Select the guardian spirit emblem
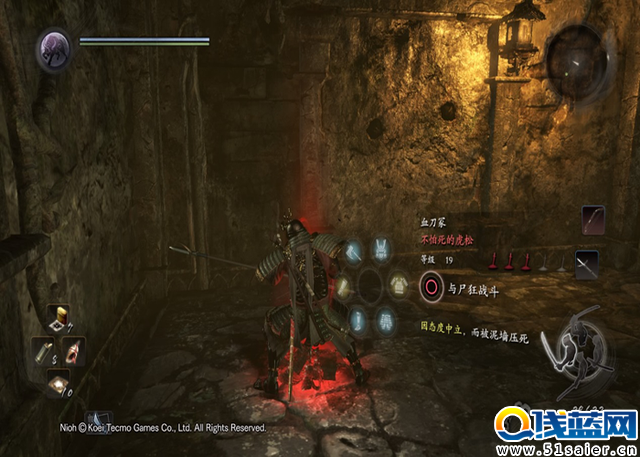 [53, 49]
